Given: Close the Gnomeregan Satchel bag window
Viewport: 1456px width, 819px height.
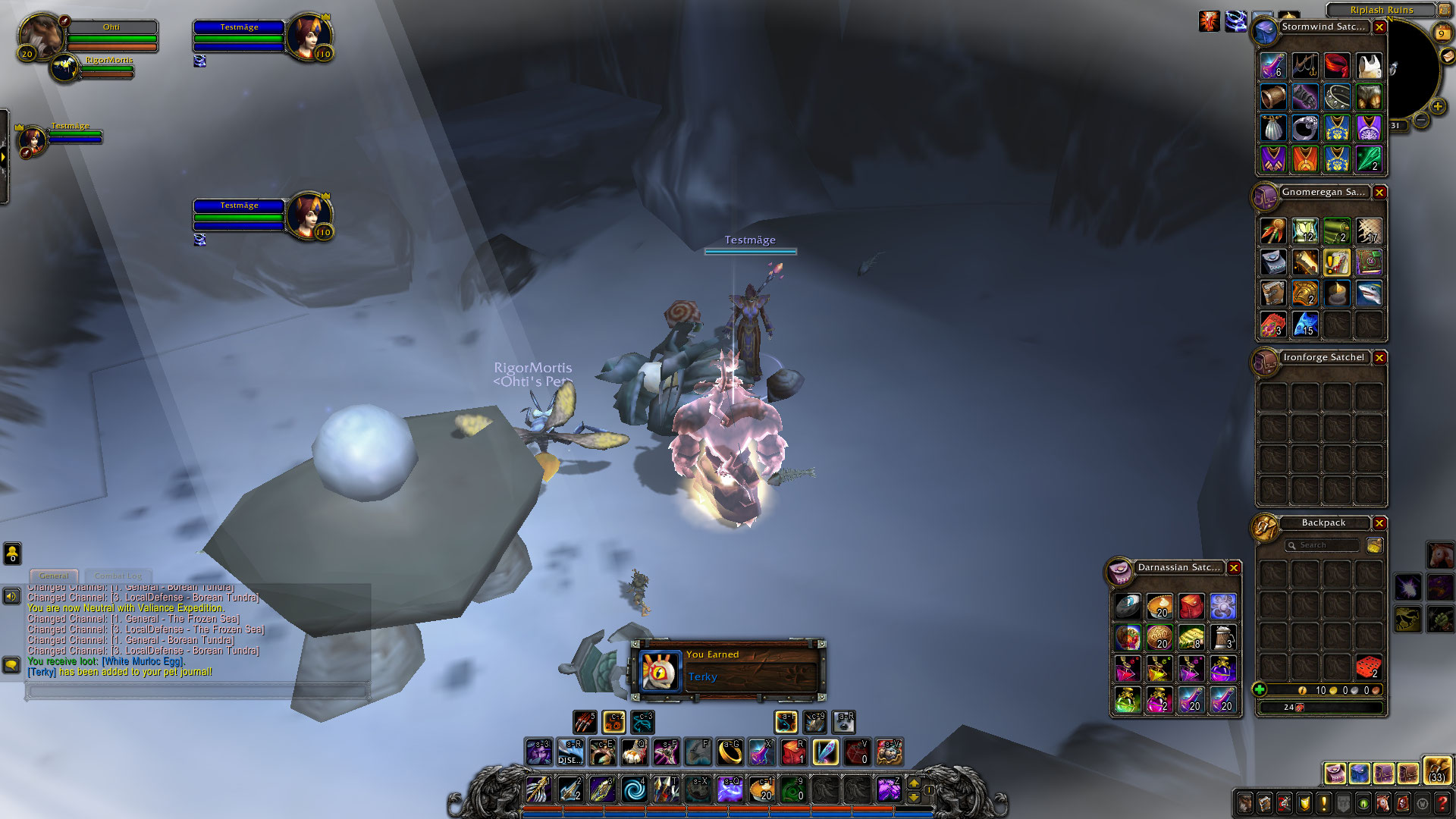Looking at the screenshot, I should [1379, 193].
